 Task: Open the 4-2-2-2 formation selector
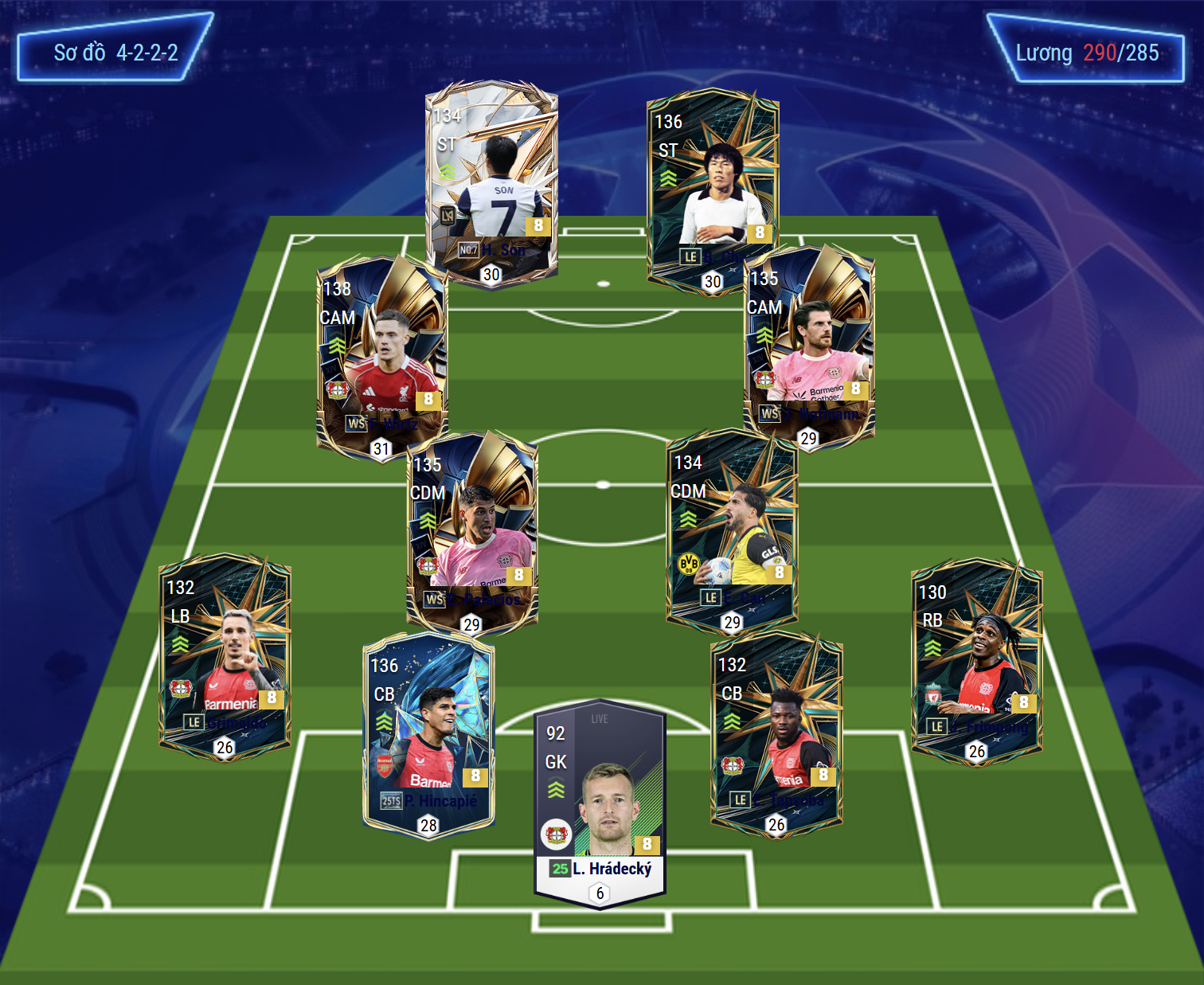[x=115, y=53]
